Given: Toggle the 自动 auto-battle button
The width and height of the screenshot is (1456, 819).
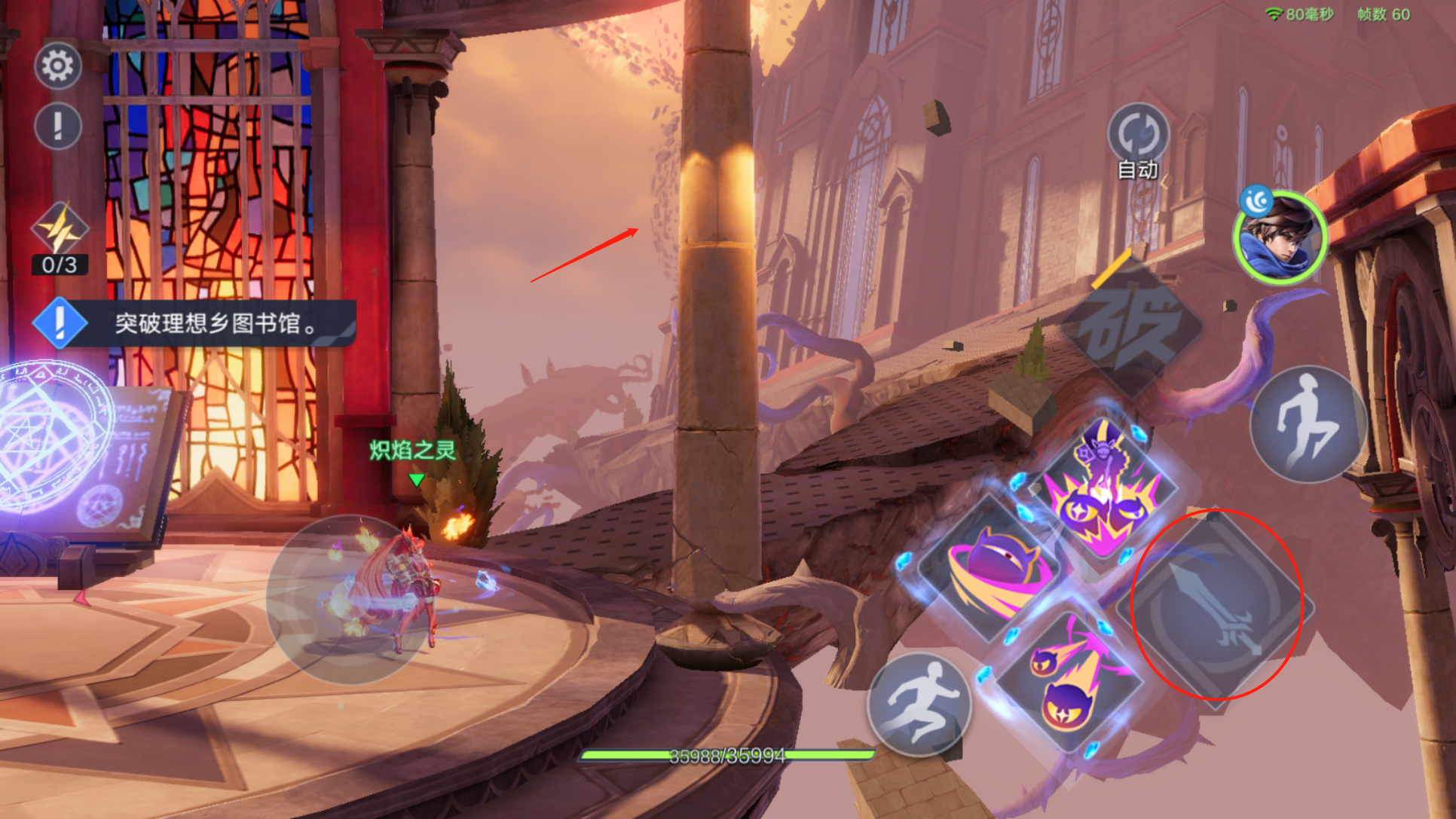Looking at the screenshot, I should click(x=1137, y=136).
